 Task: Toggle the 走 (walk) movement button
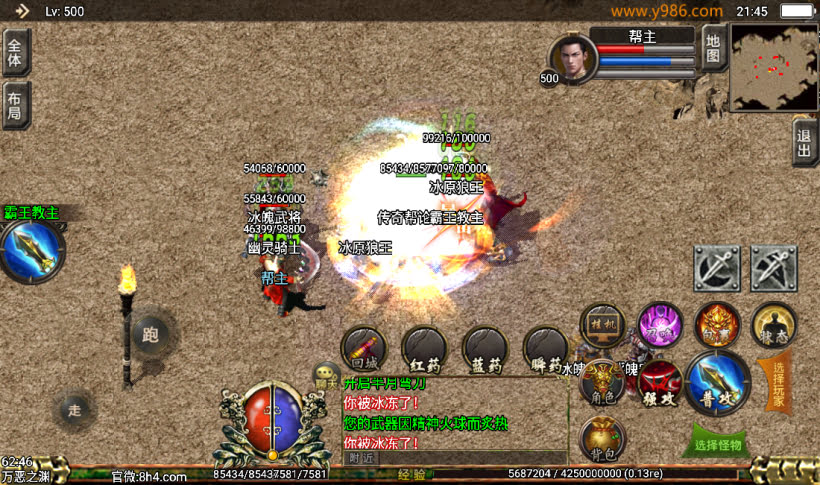tap(75, 409)
